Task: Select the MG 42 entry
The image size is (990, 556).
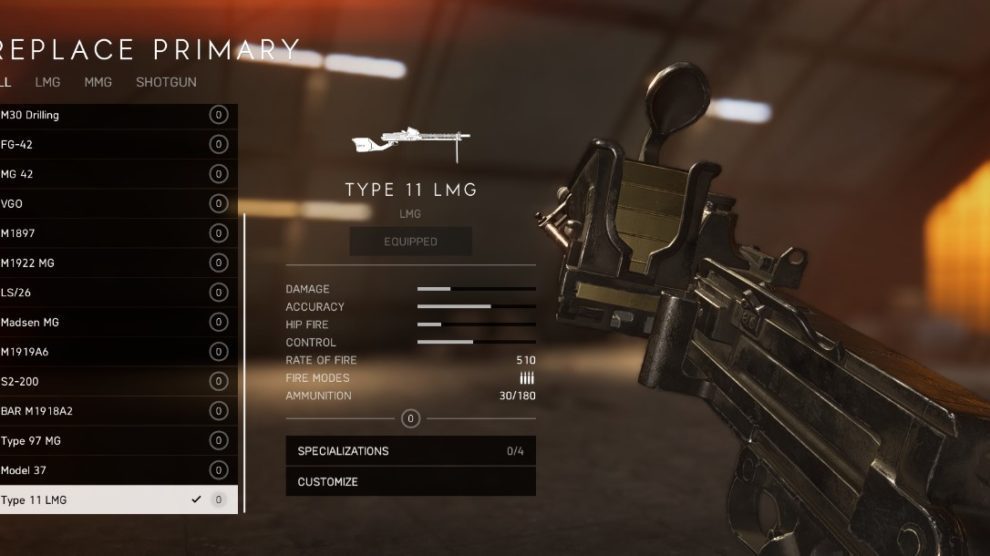Action: (110, 174)
